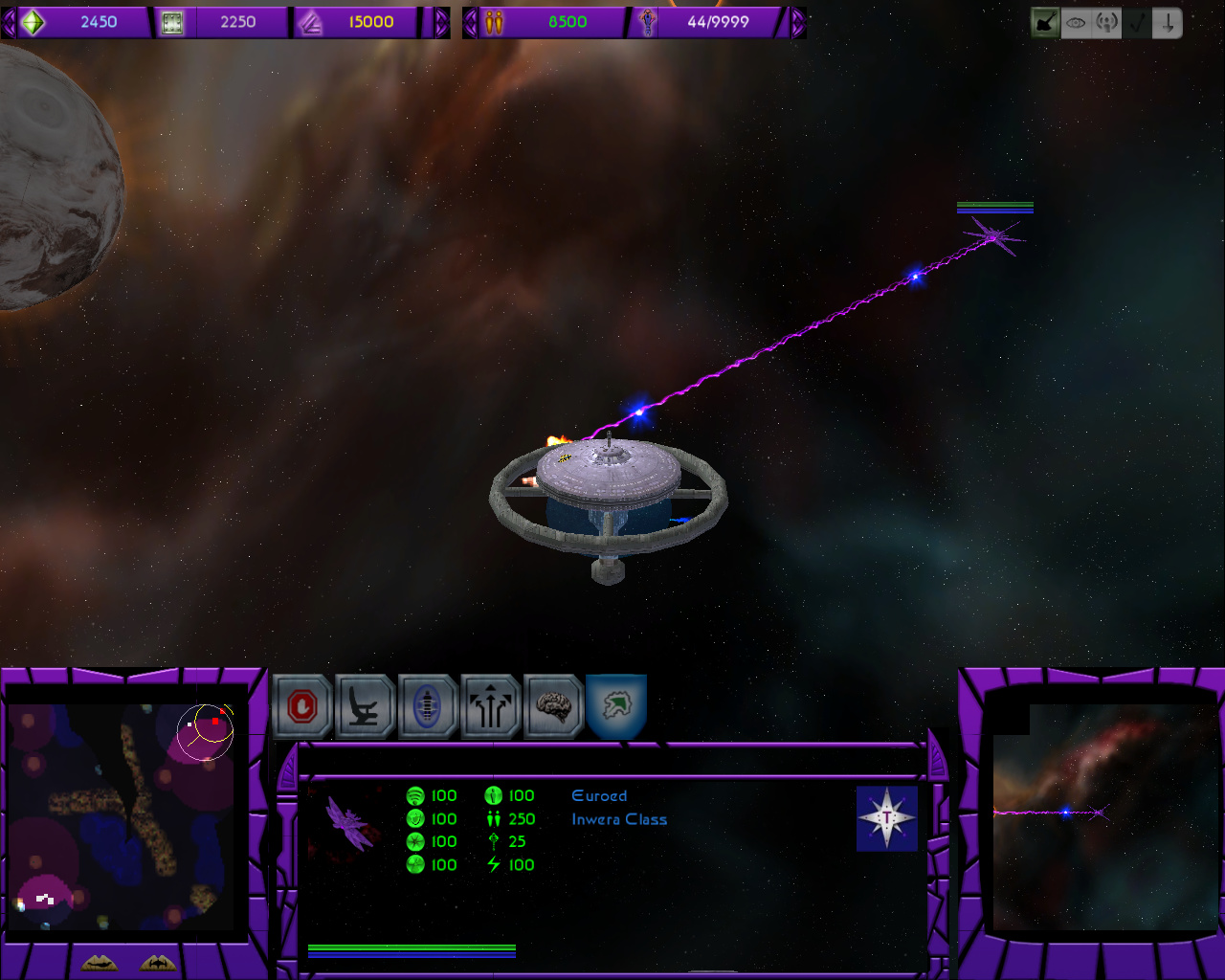Open the three-arrows formation command

(x=491, y=707)
